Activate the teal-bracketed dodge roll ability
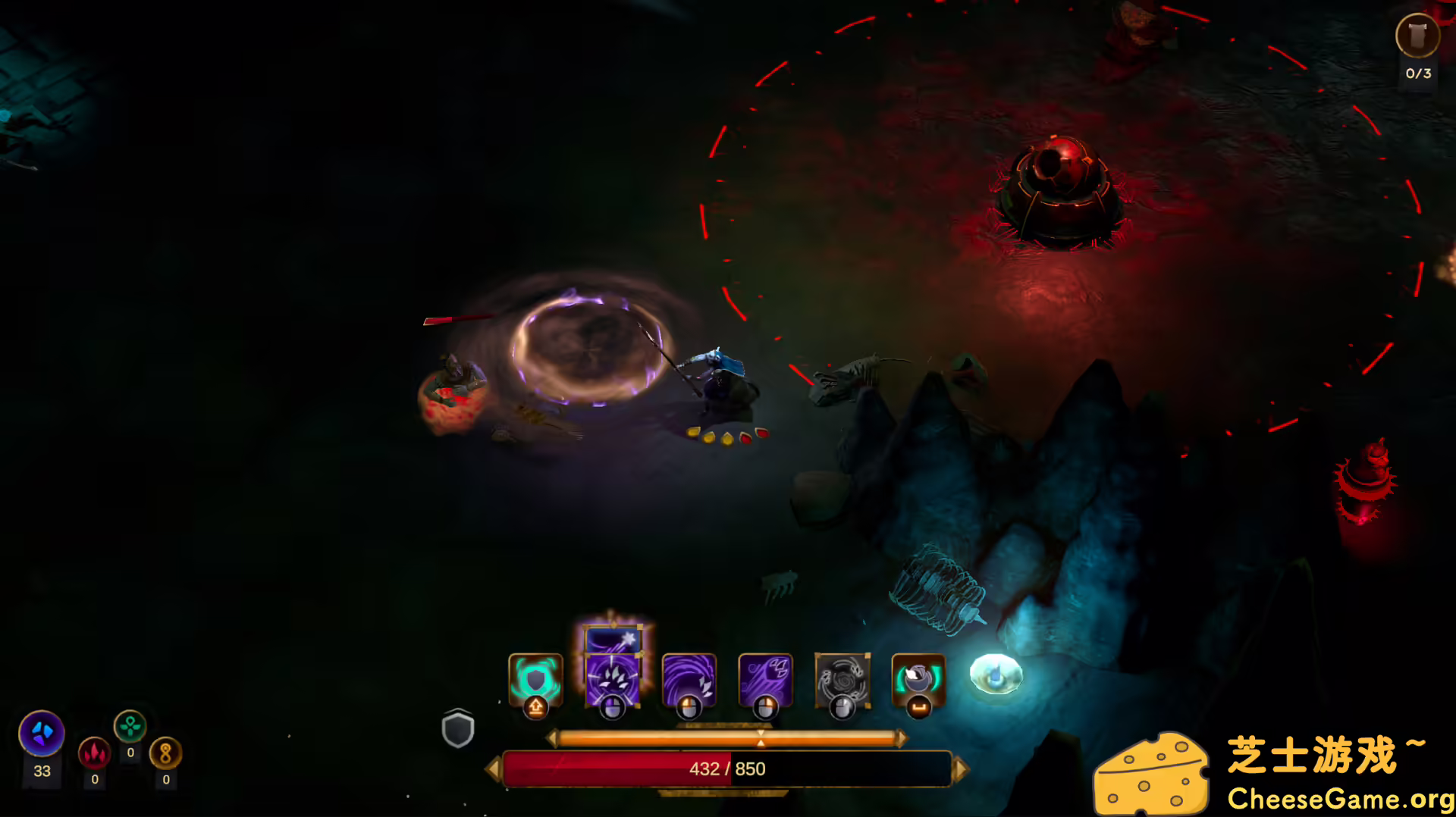Screen dimensions: 1456x817 tap(918, 679)
